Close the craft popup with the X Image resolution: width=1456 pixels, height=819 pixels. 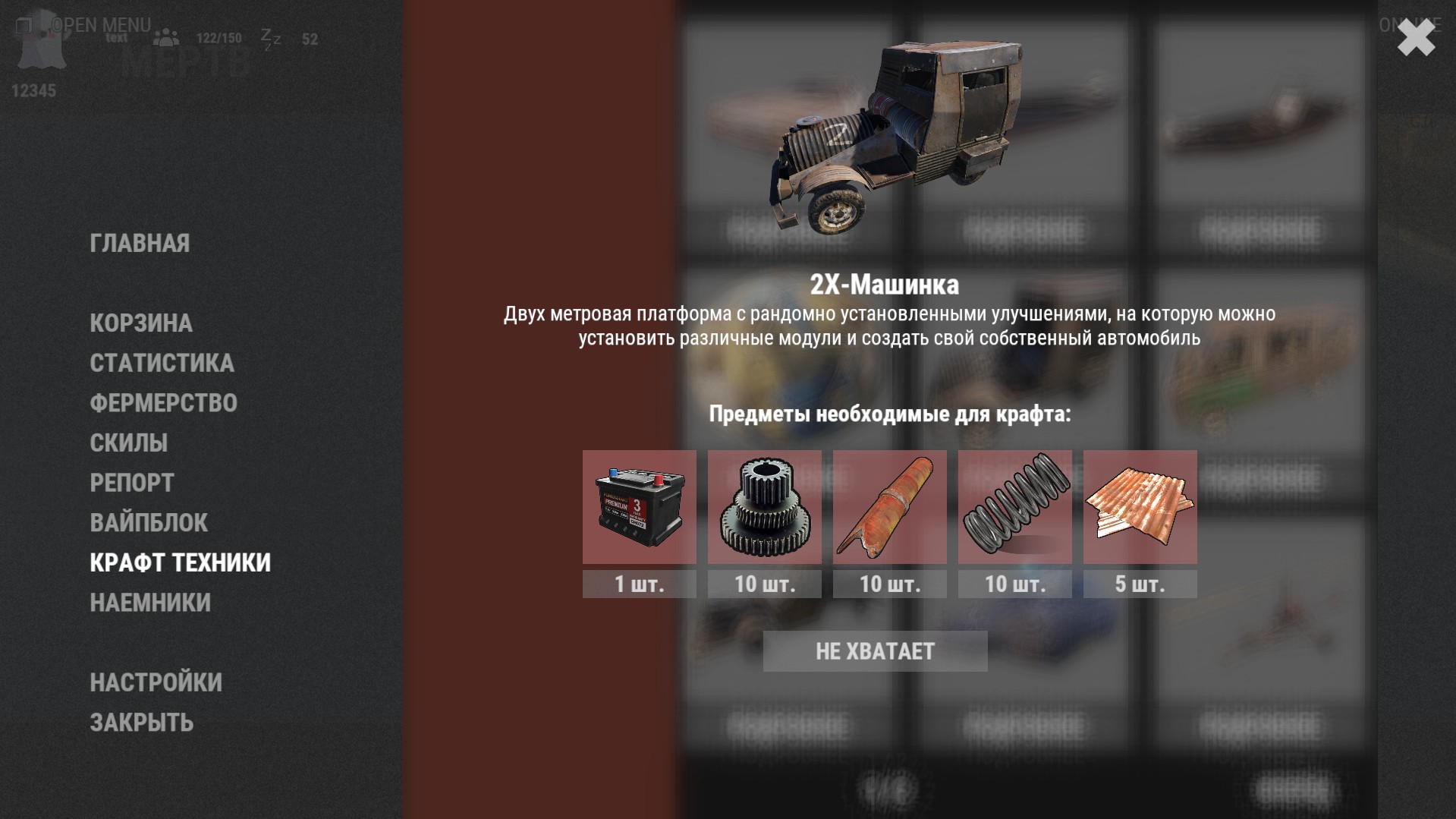pyautogui.click(x=1416, y=38)
